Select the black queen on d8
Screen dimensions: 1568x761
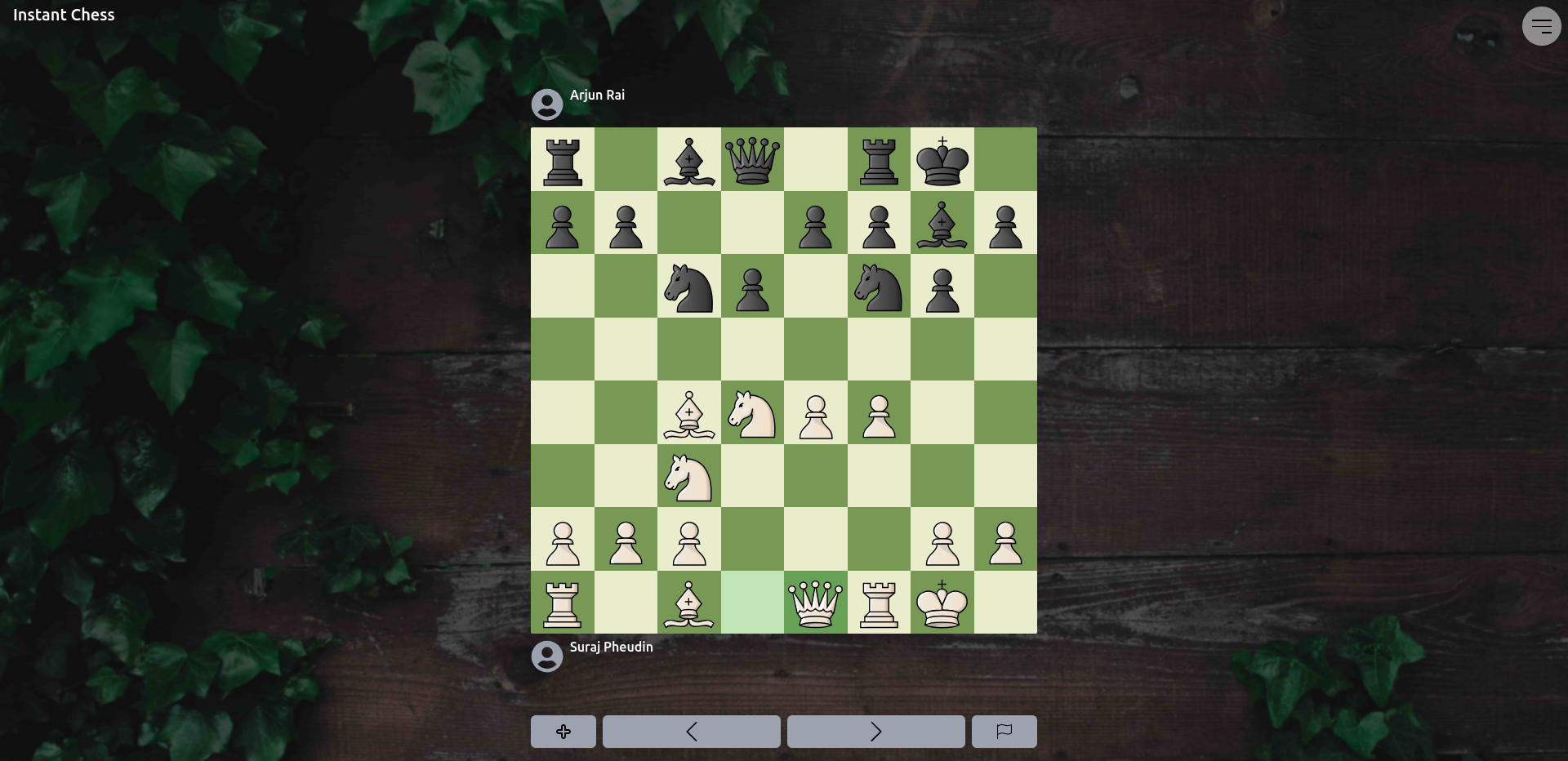tap(751, 159)
